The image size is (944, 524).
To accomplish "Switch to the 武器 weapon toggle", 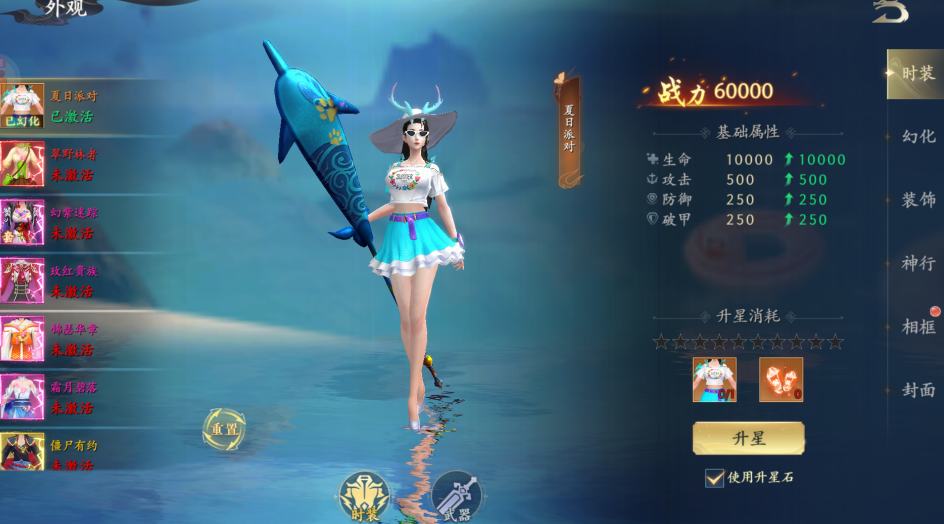I will [456, 496].
